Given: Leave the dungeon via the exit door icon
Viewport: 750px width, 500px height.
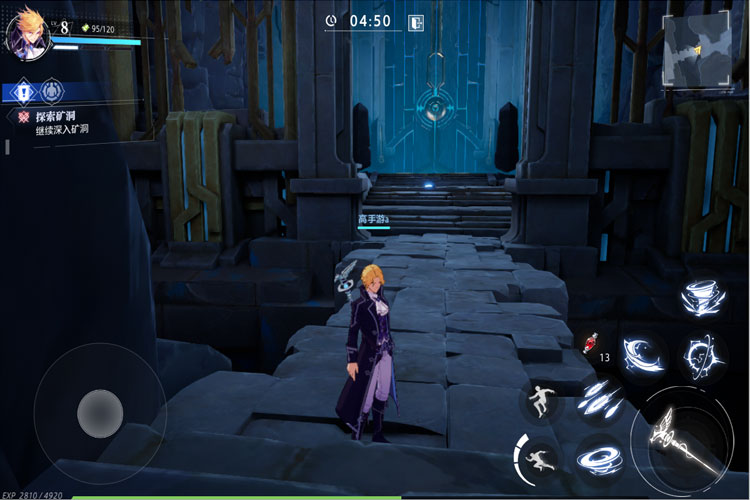Looking at the screenshot, I should pos(416,21).
